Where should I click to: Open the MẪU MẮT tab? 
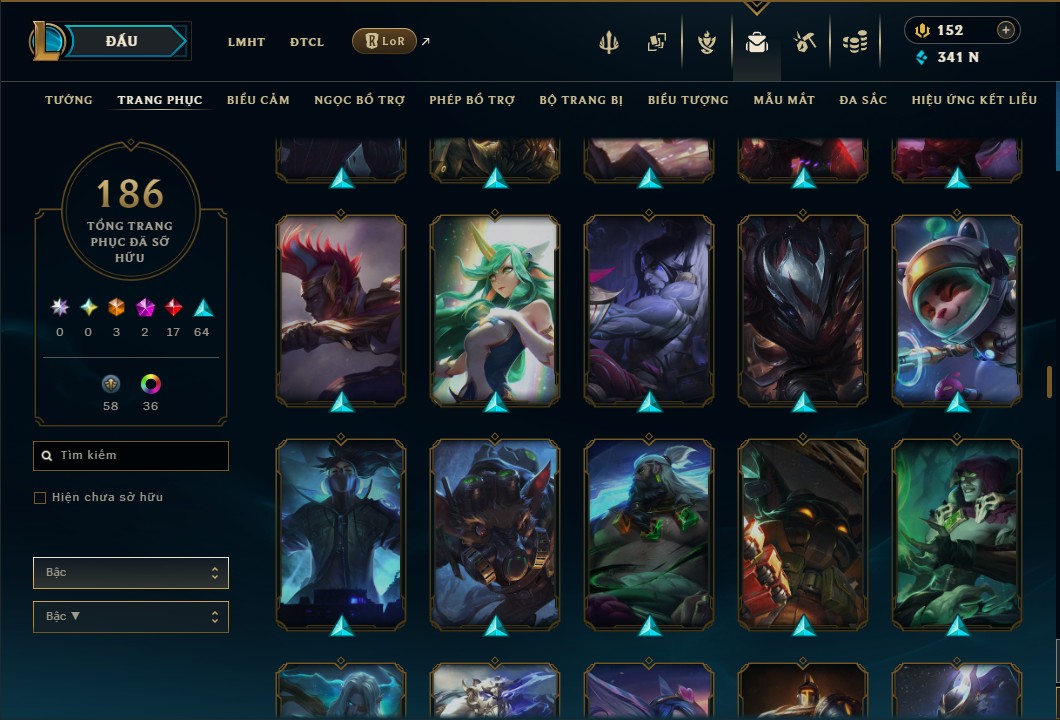click(784, 100)
